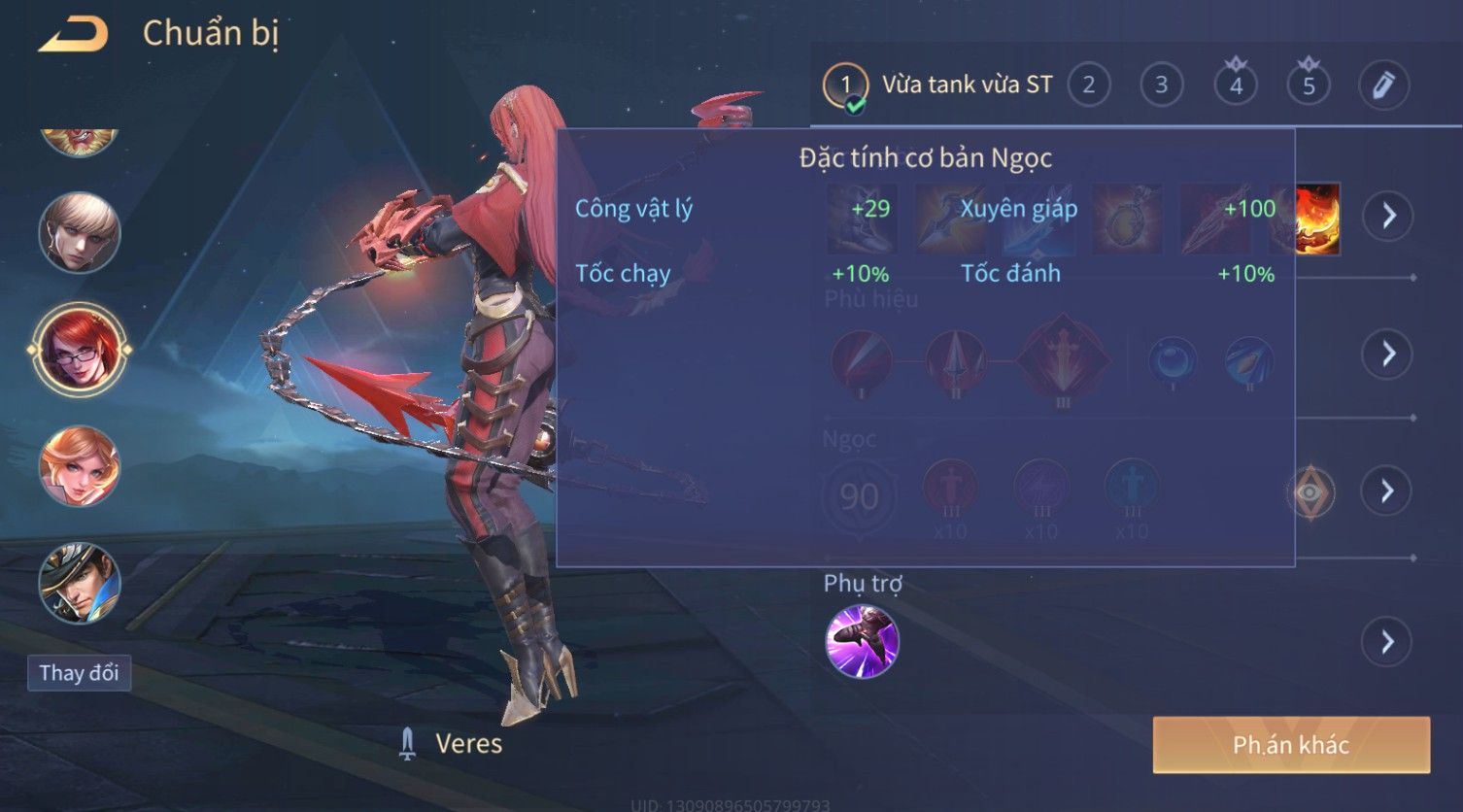The image size is (1463, 812).
Task: Toggle the eye icon for Ngọc stats
Action: pyautogui.click(x=1310, y=492)
